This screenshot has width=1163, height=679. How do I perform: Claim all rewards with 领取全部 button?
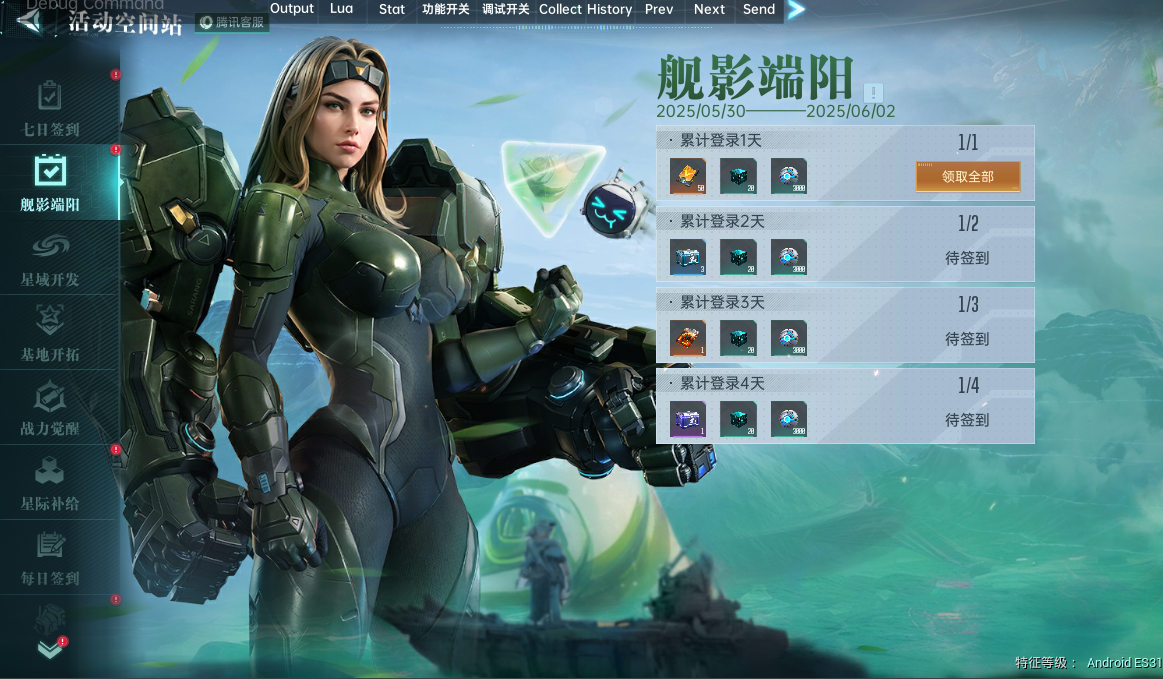click(967, 177)
